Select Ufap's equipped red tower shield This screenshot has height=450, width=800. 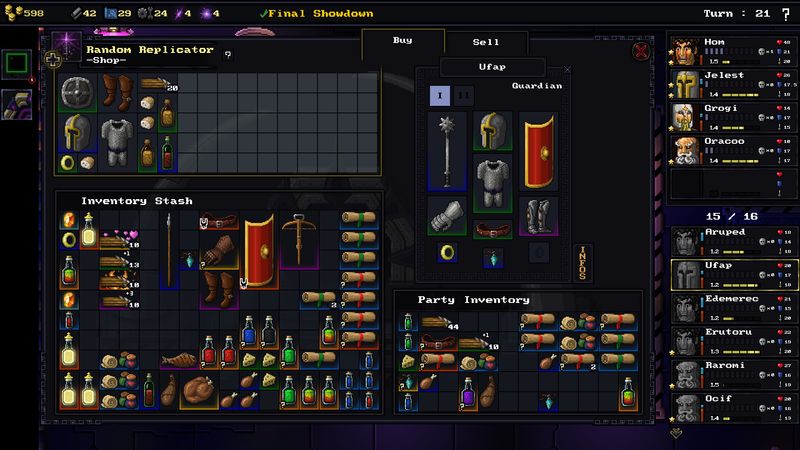click(540, 150)
